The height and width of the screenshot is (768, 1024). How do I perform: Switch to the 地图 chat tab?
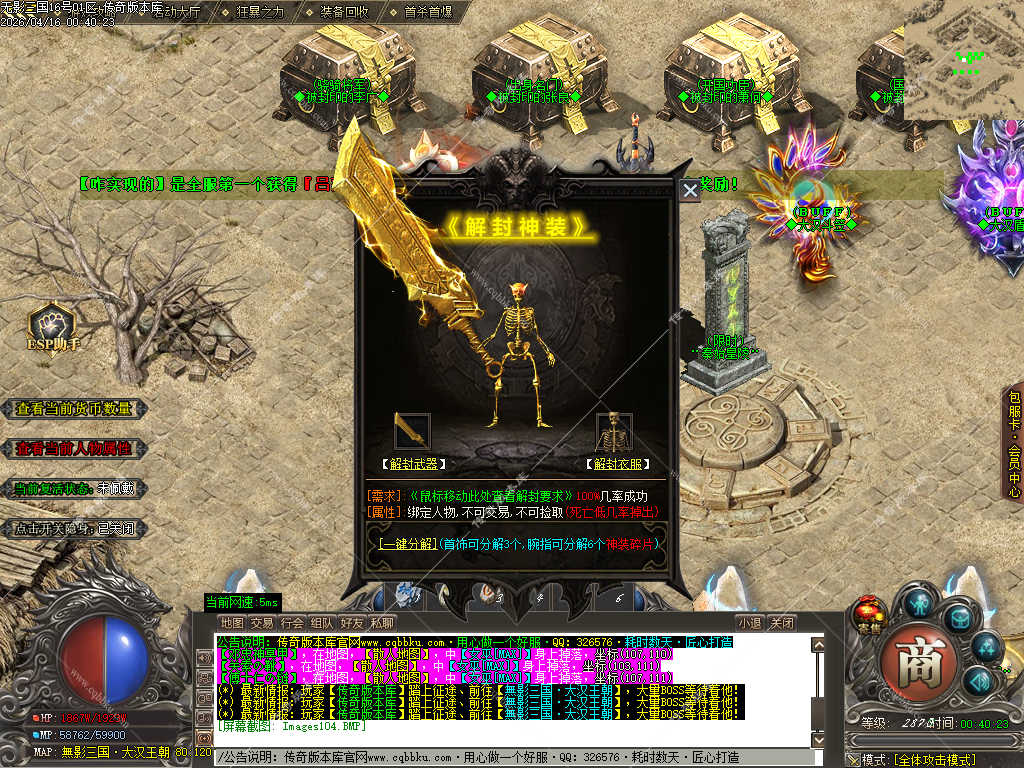point(232,623)
